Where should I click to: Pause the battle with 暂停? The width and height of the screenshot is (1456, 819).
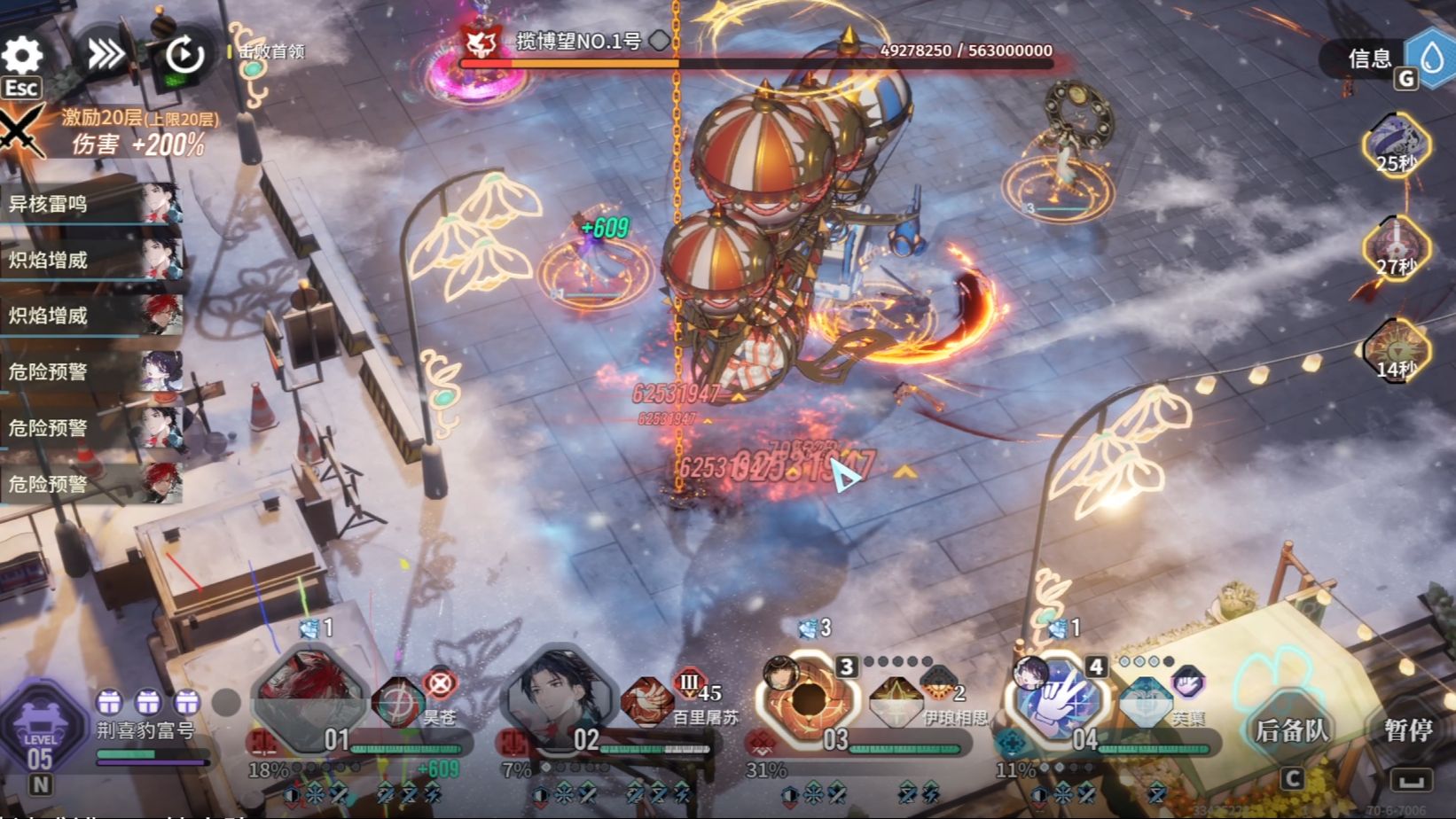coord(1407,730)
